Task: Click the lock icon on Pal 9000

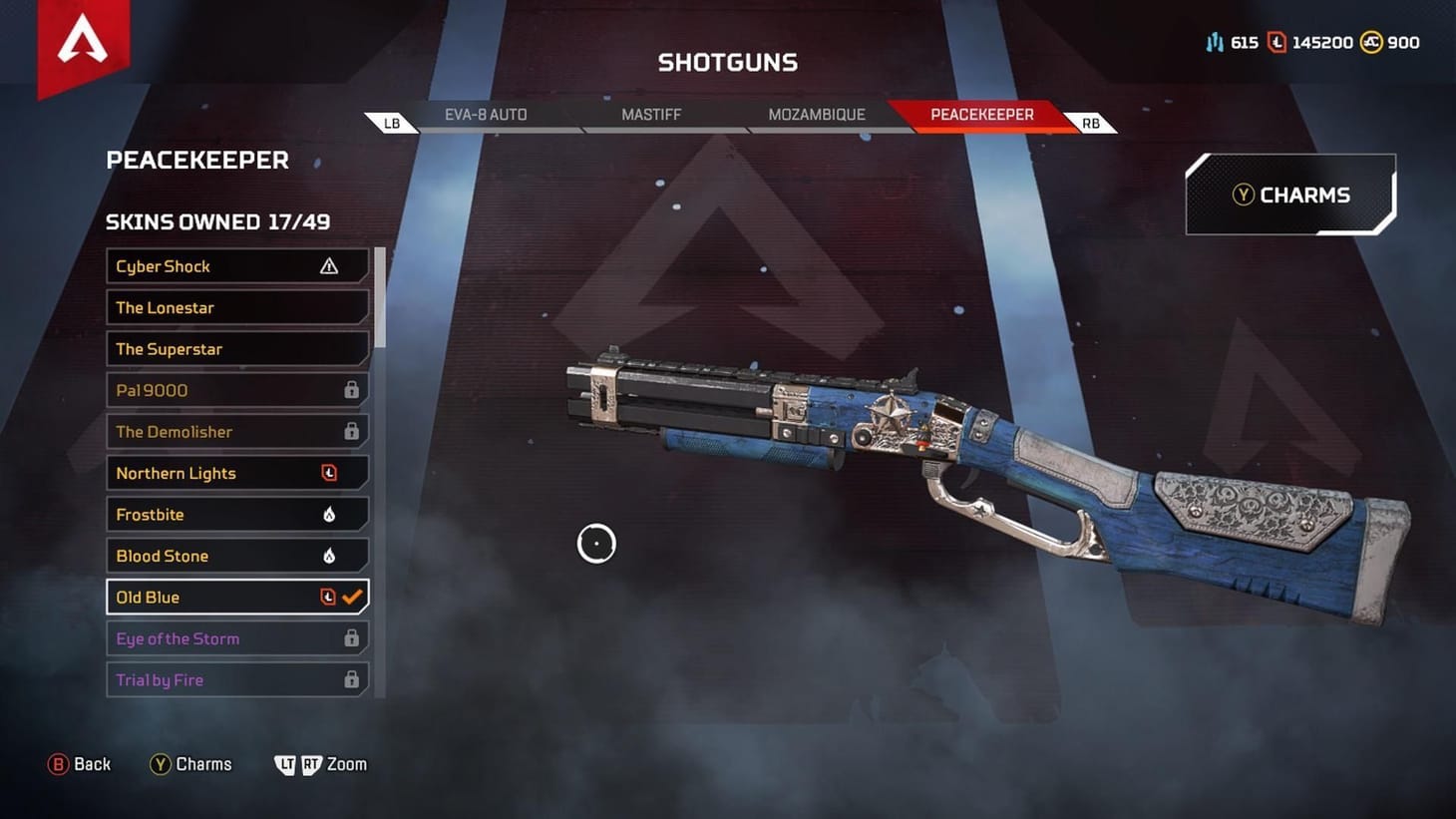Action: (x=351, y=389)
